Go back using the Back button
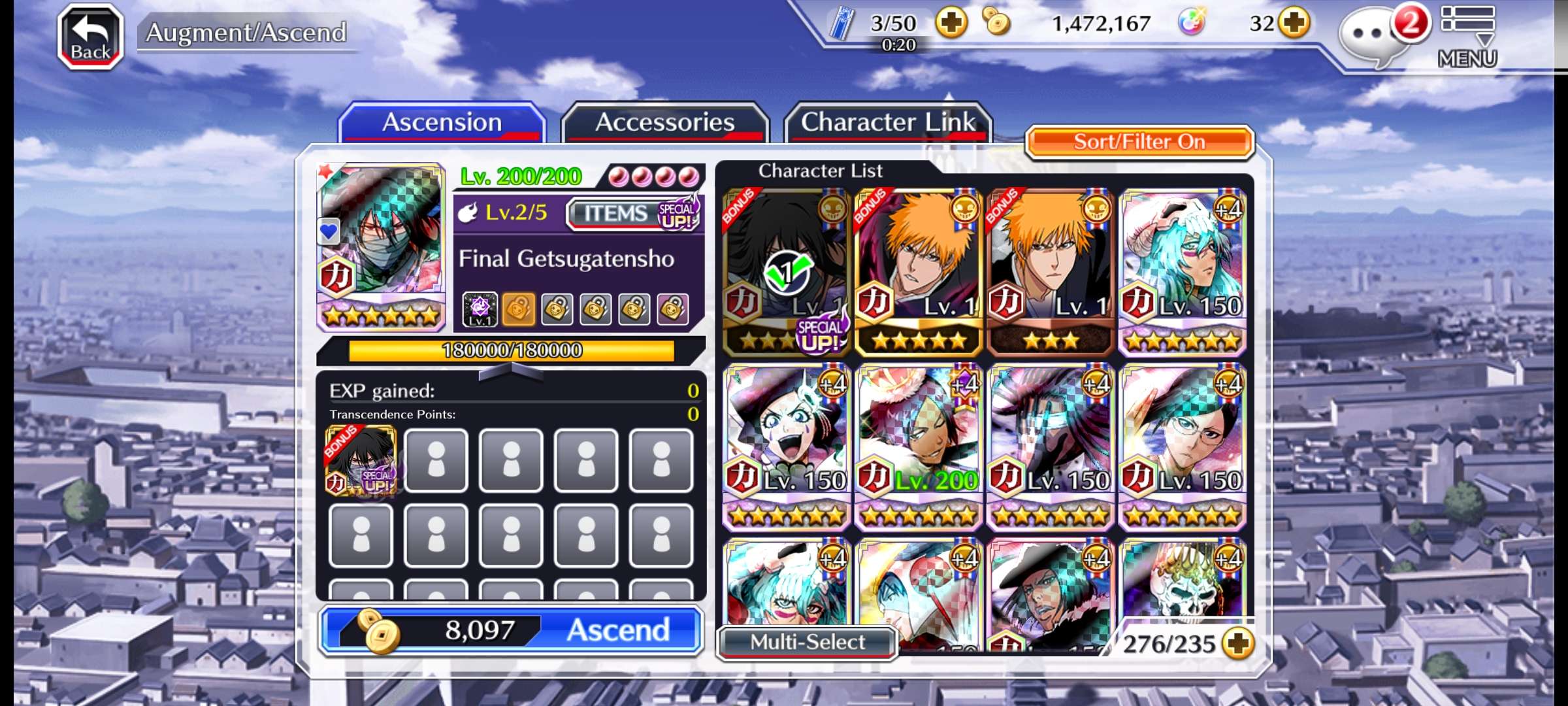 [x=90, y=37]
